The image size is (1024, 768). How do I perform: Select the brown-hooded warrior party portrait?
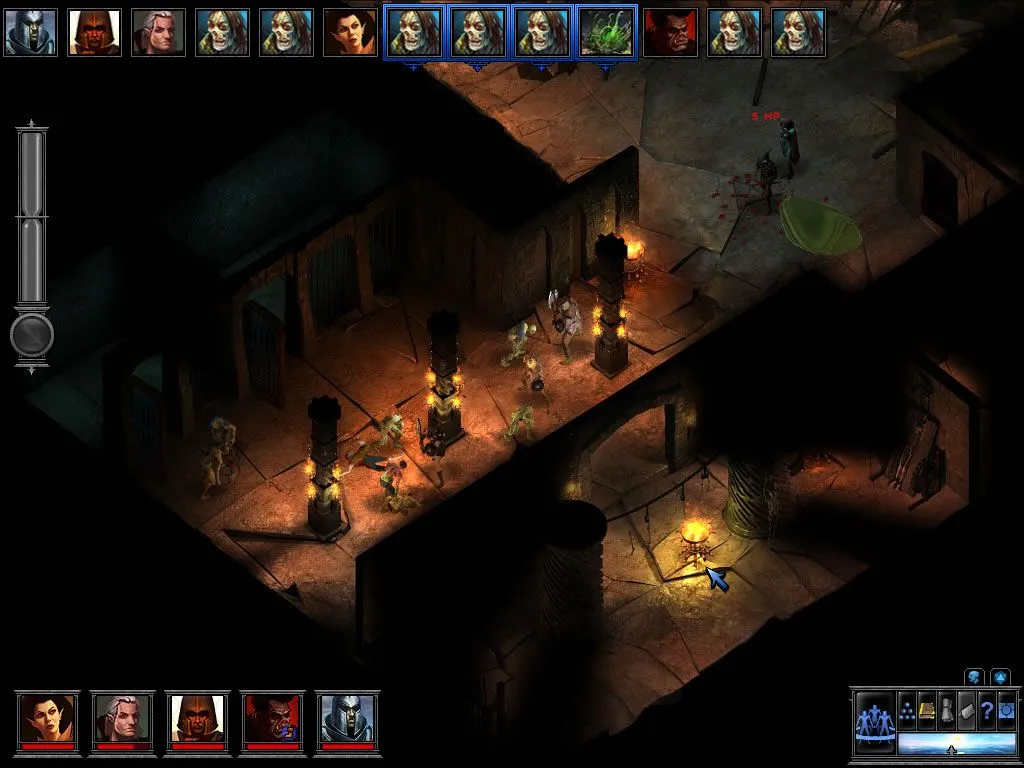pyautogui.click(x=197, y=718)
